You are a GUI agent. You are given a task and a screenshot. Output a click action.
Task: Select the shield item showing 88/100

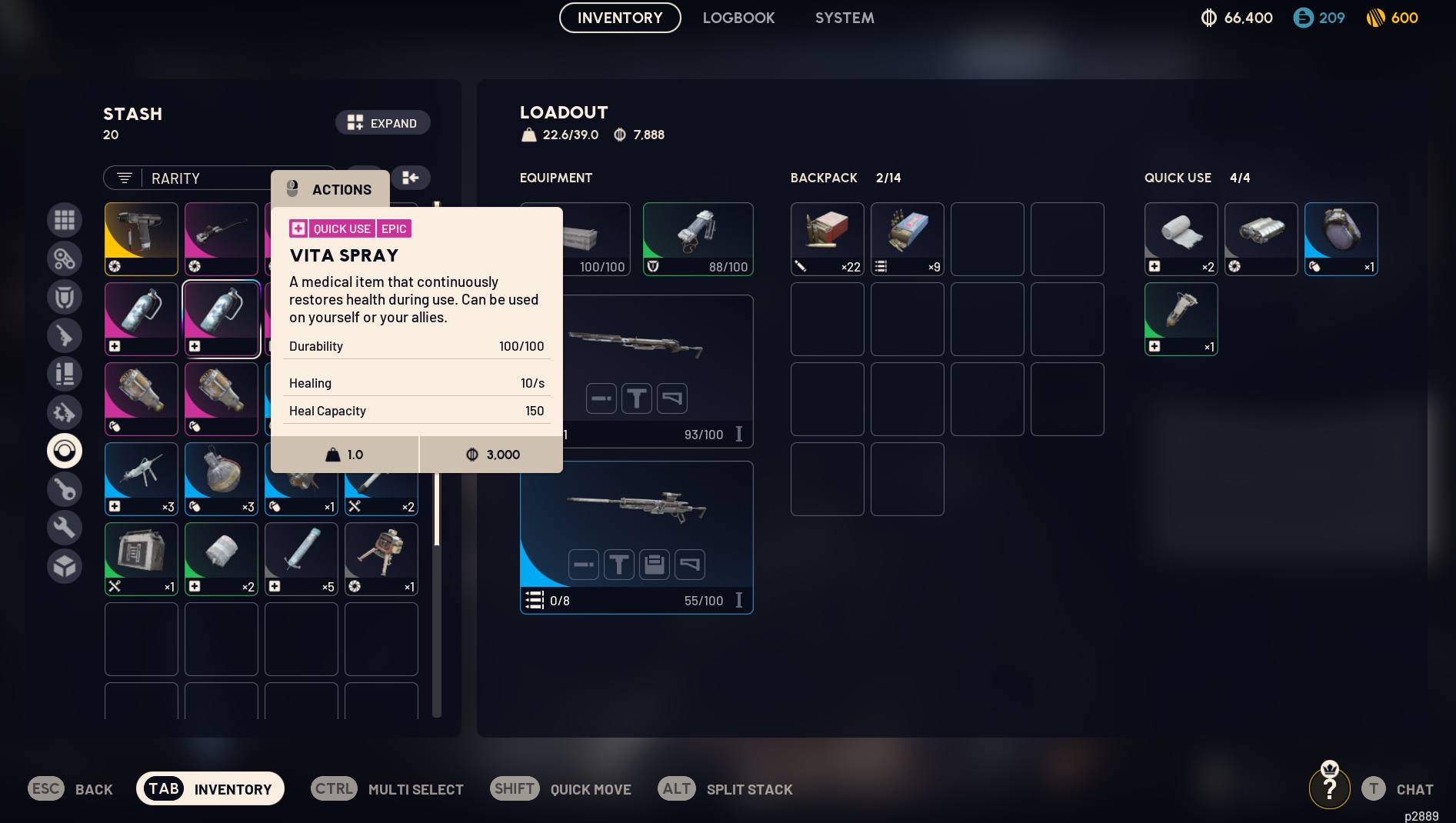point(698,238)
